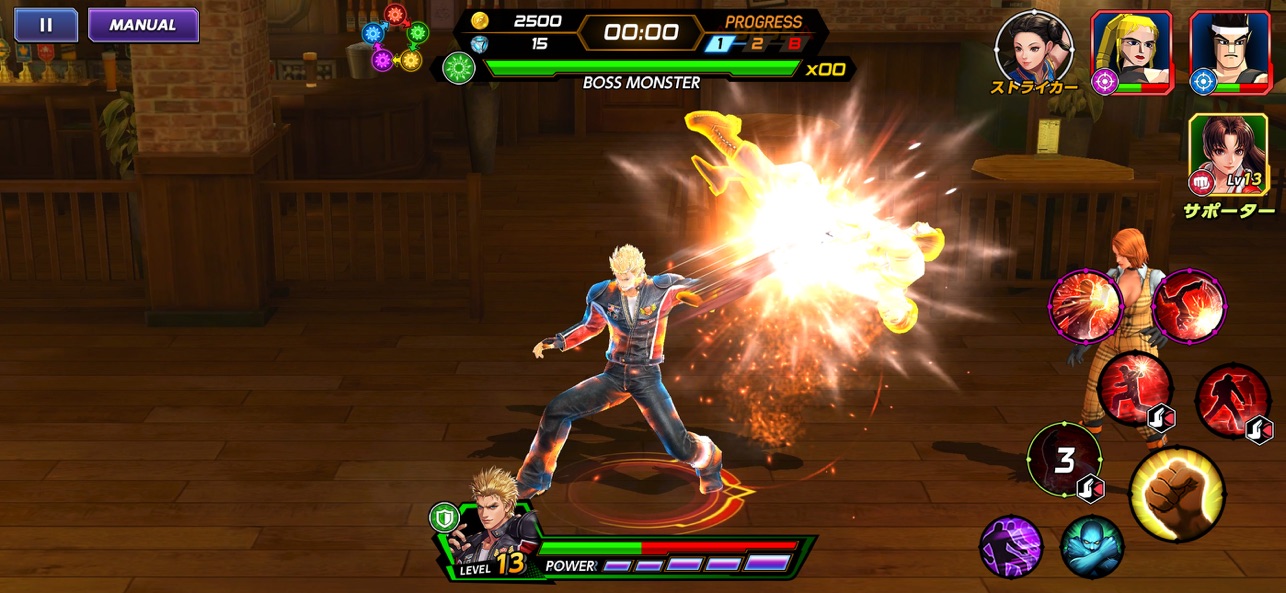Use the red rising uppercut skill

tap(1136, 391)
